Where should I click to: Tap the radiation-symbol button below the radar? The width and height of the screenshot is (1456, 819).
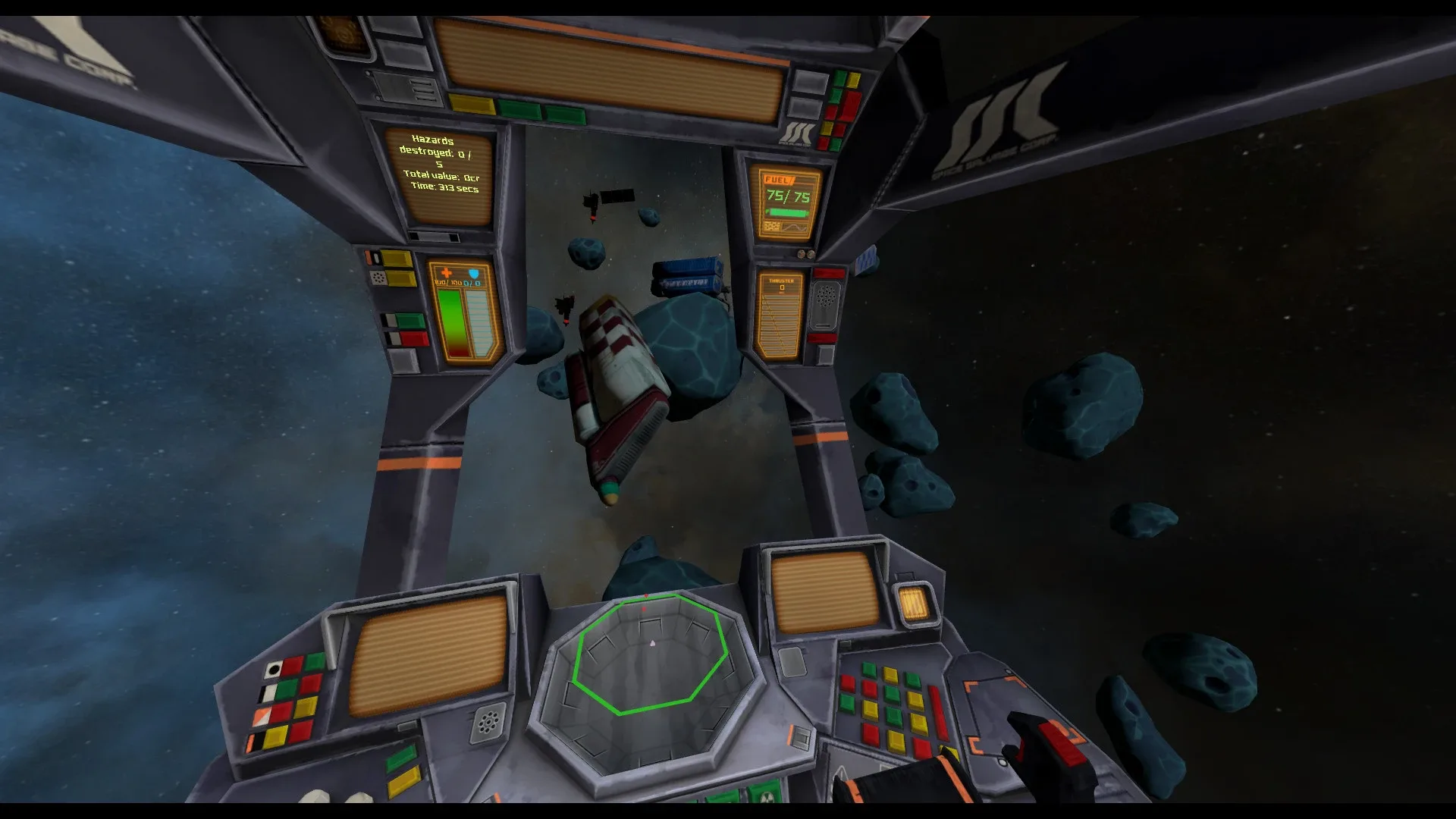tap(766, 795)
